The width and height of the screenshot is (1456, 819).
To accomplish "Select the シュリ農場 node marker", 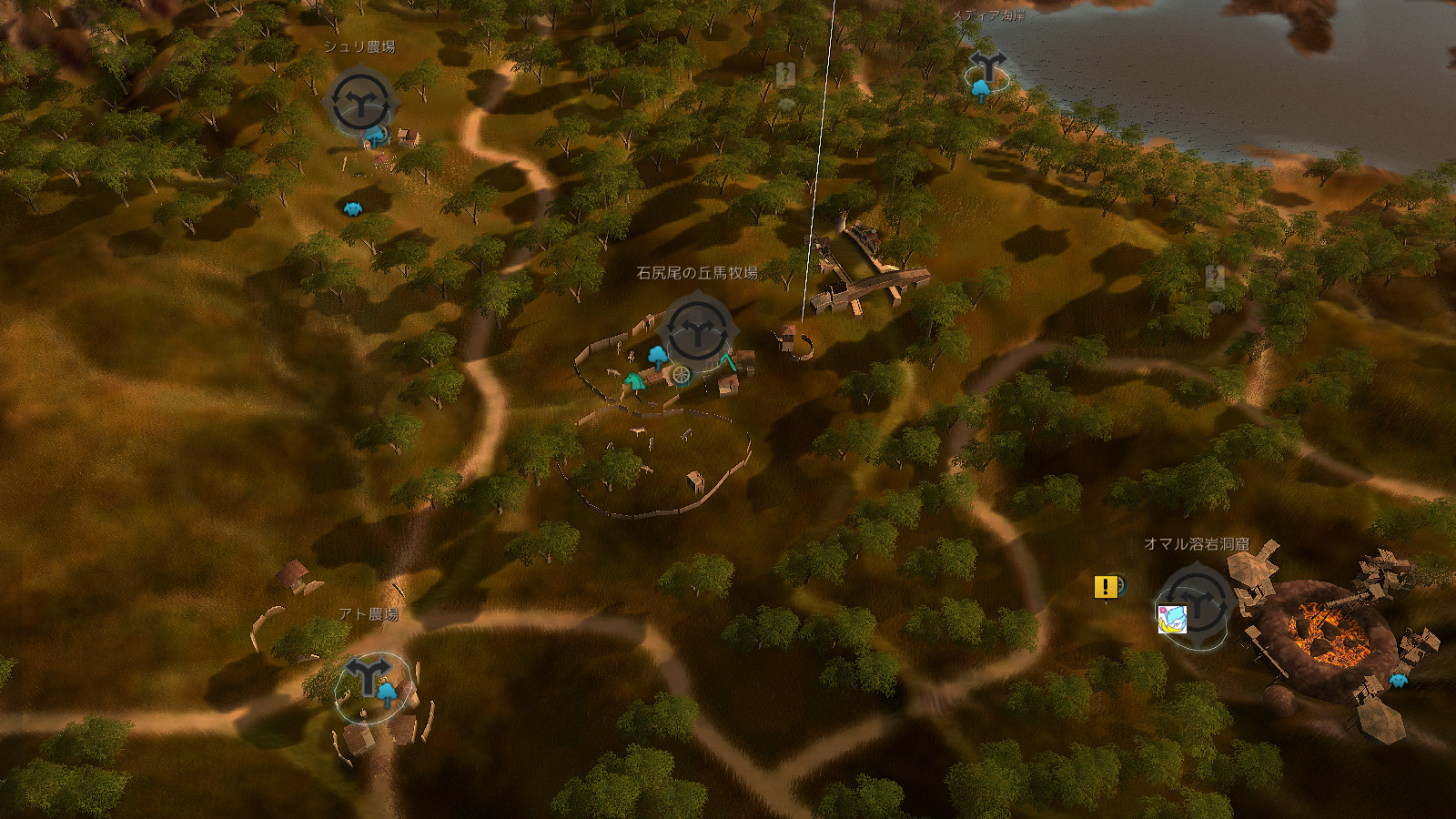I will coord(360,103).
